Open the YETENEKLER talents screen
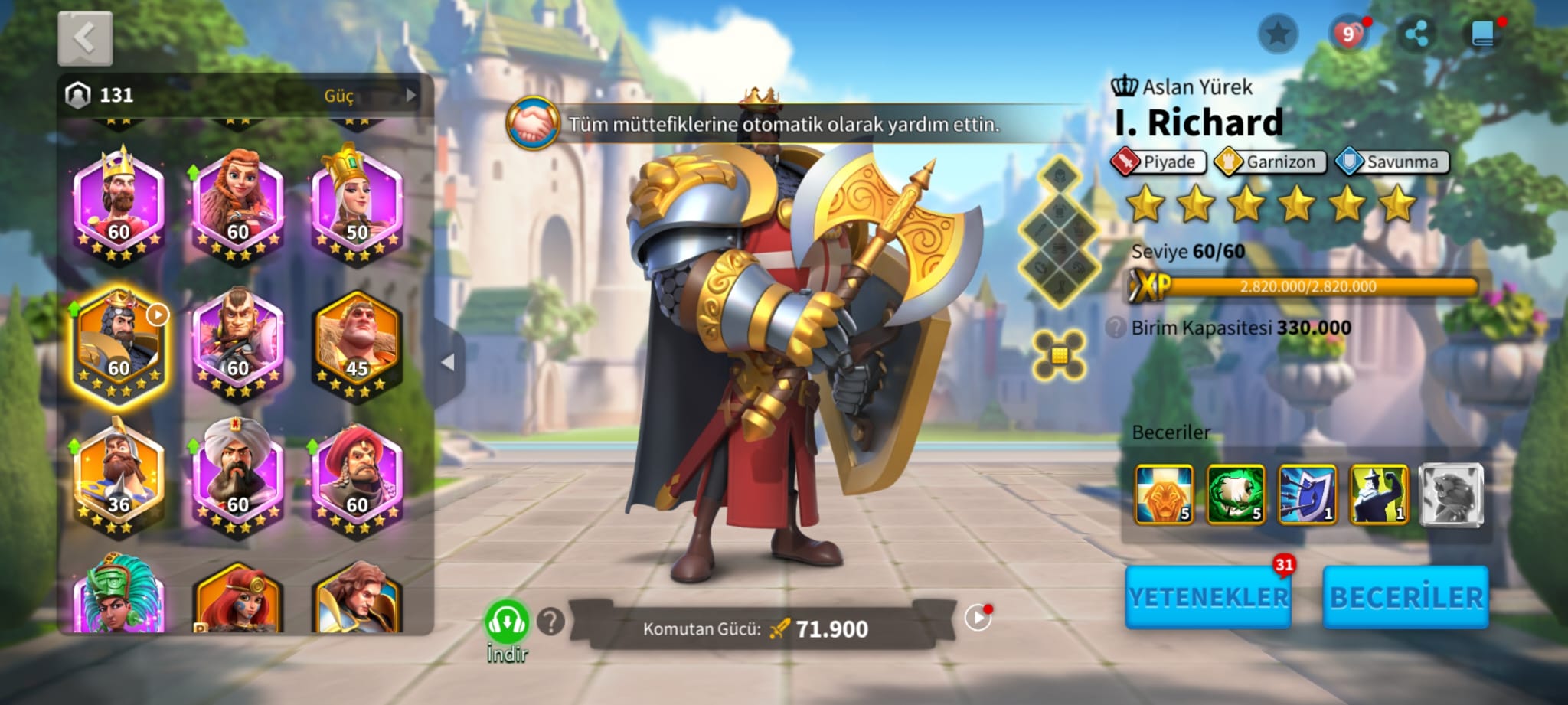1568x705 pixels. pos(1208,598)
